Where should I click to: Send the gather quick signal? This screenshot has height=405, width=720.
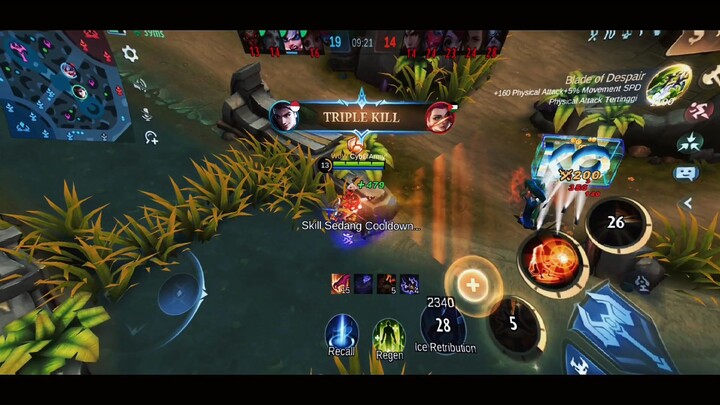(x=689, y=142)
